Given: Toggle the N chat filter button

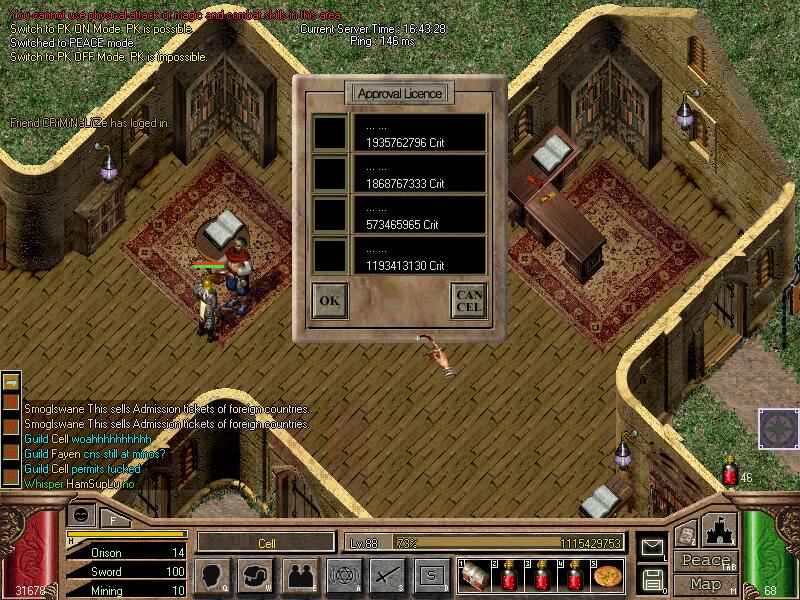Looking at the screenshot, I should pos(11,401).
